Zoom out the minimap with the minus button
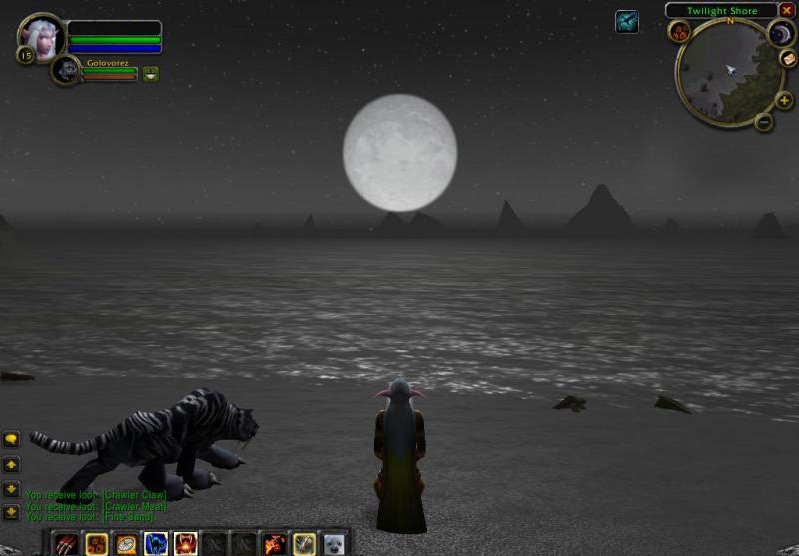 [x=764, y=123]
